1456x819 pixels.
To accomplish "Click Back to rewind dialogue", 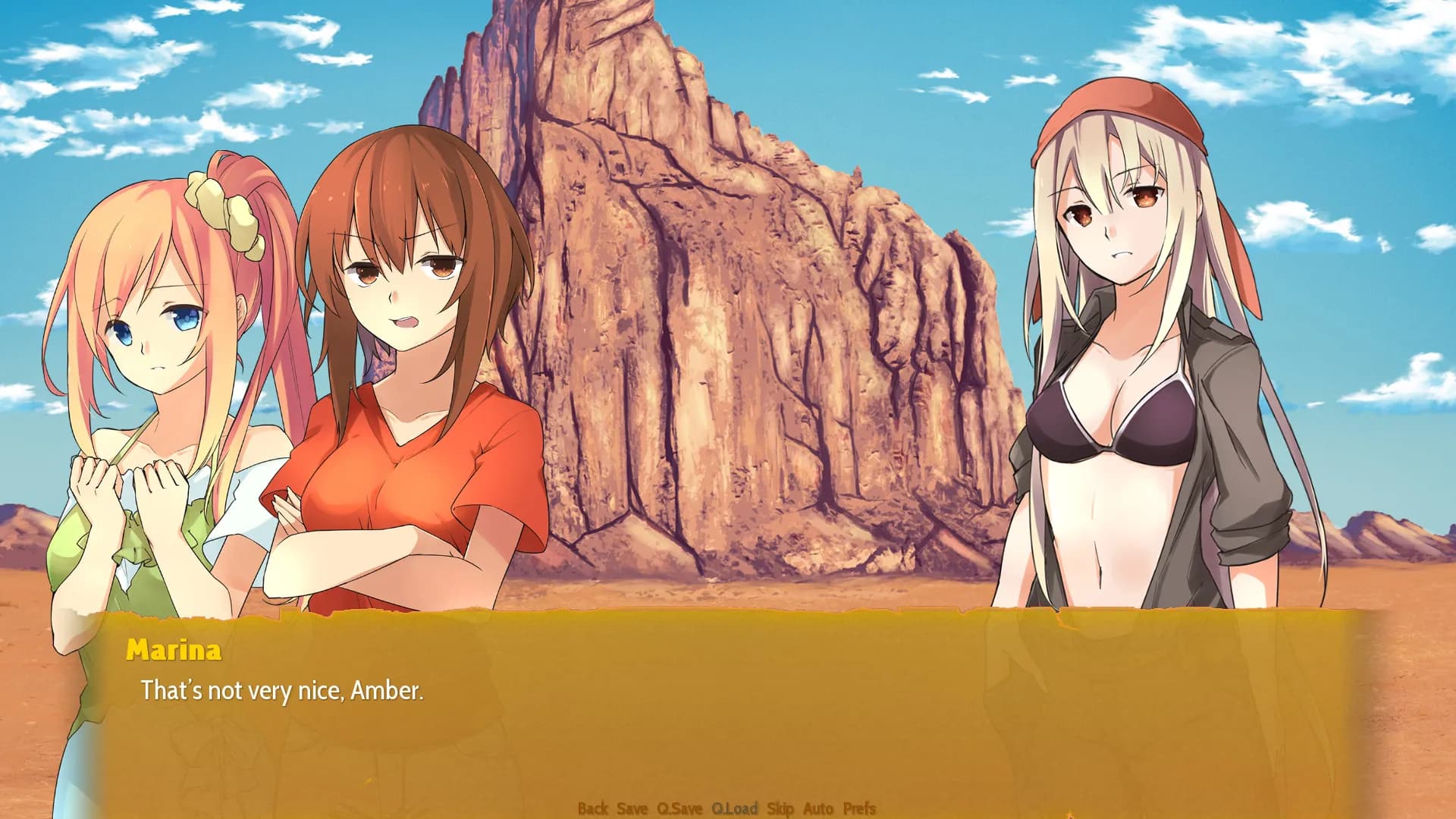I will [x=595, y=809].
